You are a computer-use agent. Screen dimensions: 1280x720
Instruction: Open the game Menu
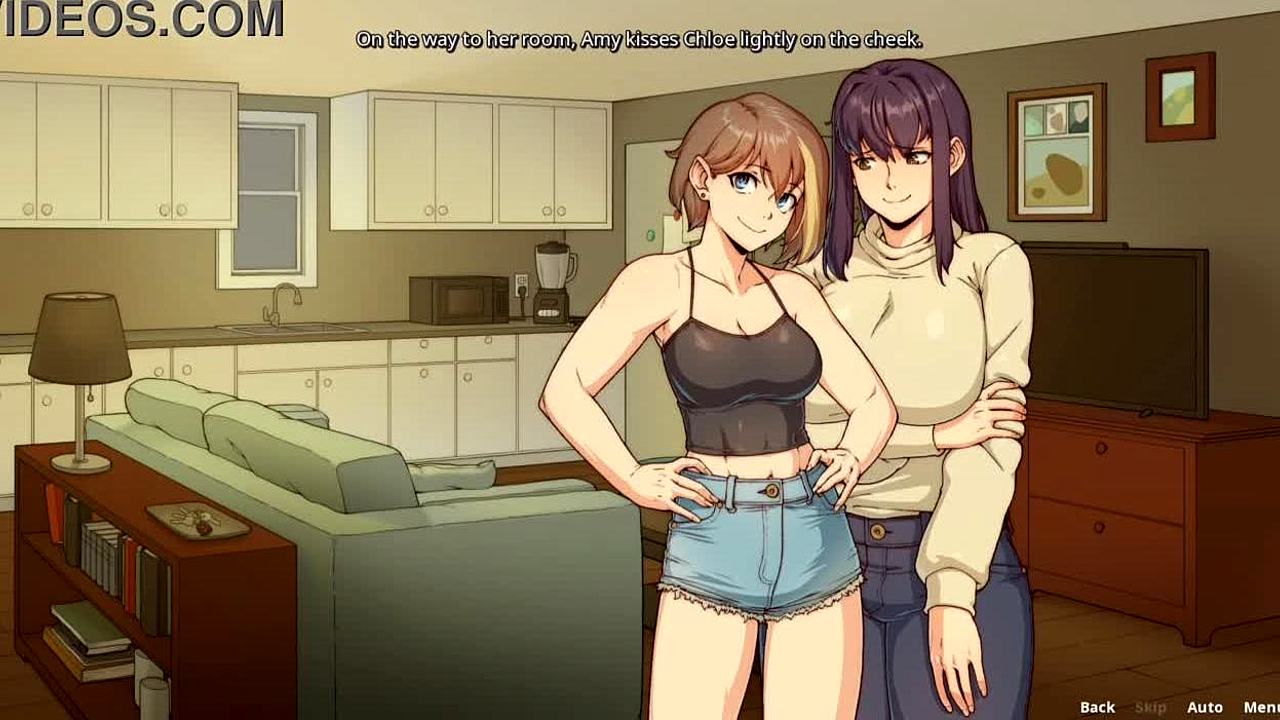pos(1260,707)
